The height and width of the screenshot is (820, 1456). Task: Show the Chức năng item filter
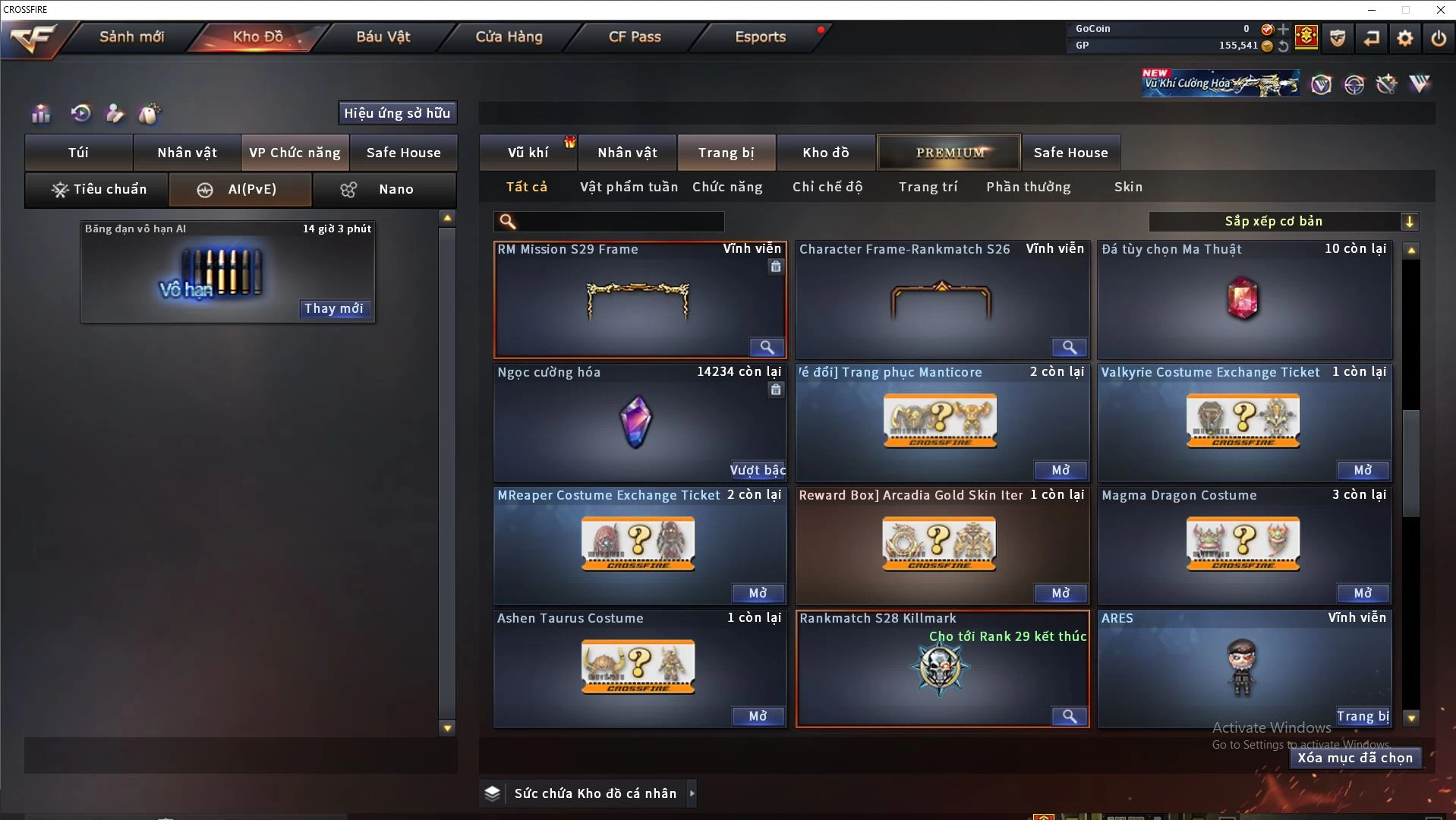pos(727,187)
